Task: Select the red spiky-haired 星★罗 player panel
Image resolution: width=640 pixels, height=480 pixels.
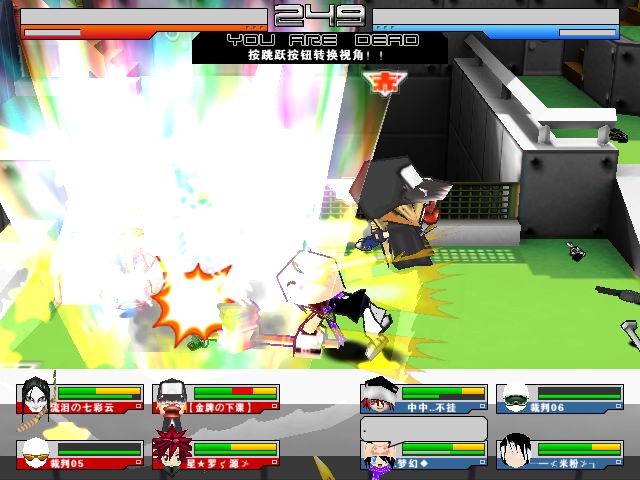Action: pos(215,455)
